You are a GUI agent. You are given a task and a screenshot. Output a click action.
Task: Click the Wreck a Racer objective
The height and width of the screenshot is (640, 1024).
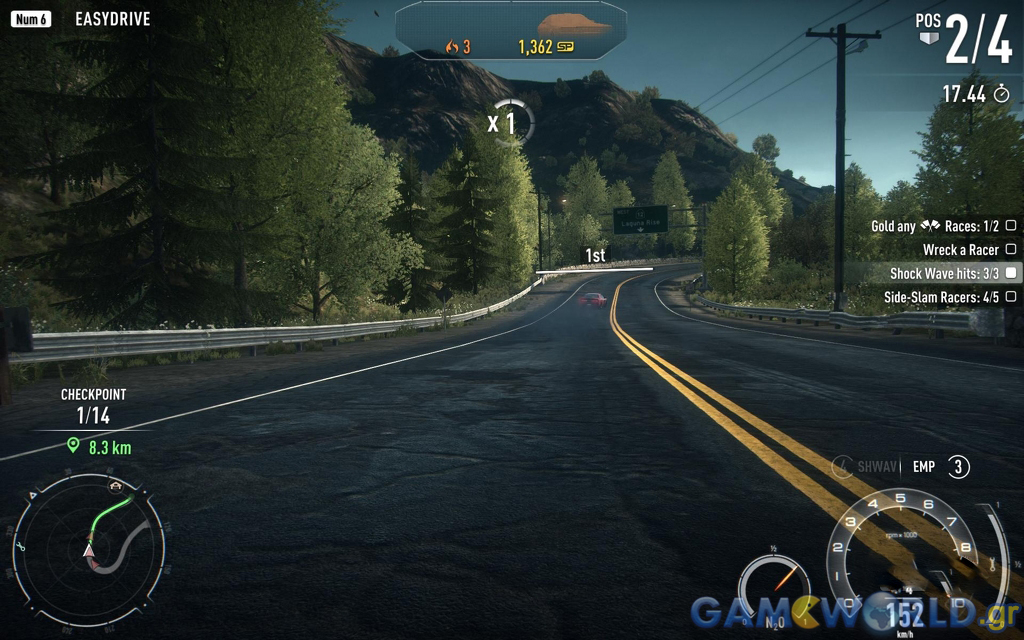[960, 250]
